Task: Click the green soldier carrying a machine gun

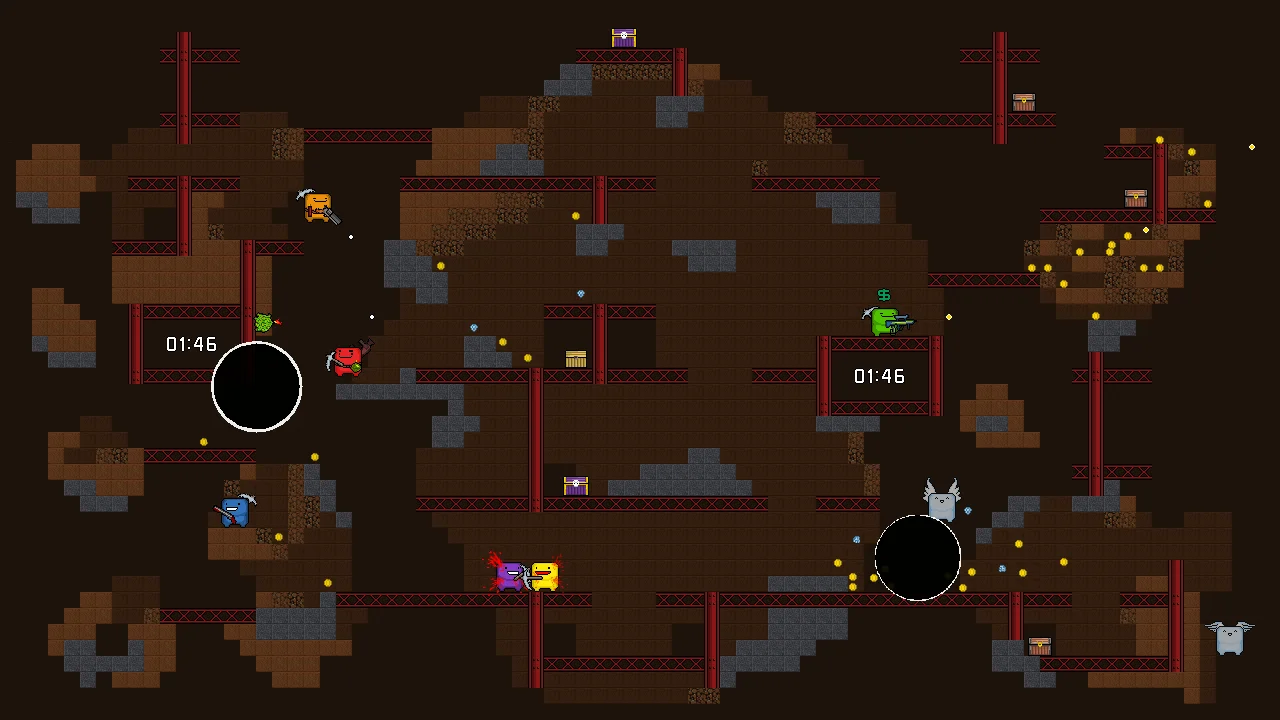Action: (884, 320)
